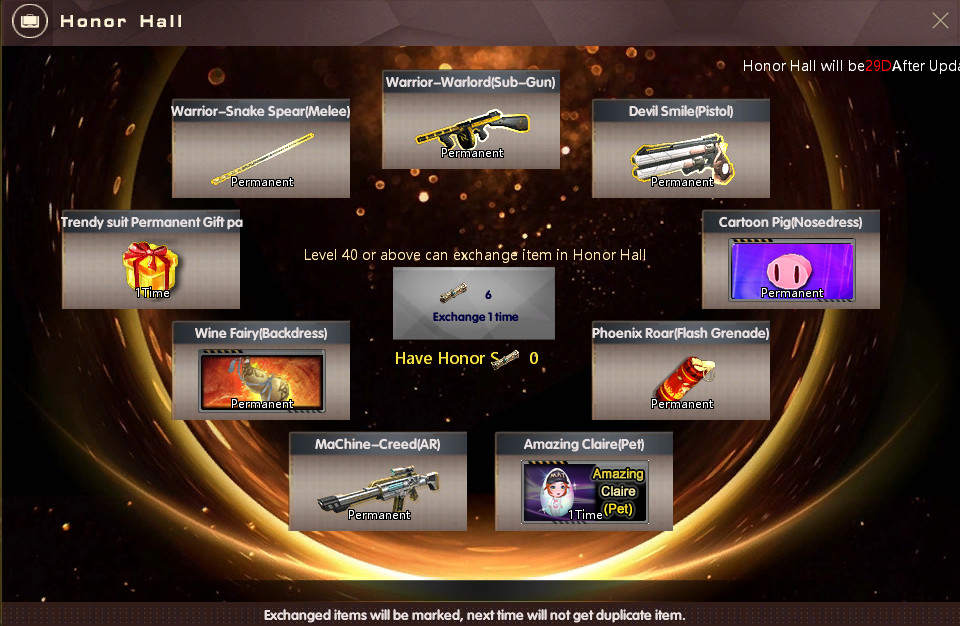Select the Cartoon Pig nosedress reward
The height and width of the screenshot is (626, 960).
[791, 267]
